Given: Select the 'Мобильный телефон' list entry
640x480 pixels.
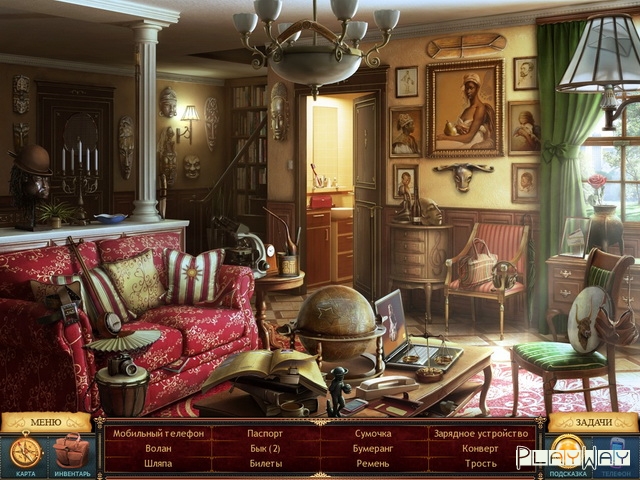Looking at the screenshot, I should (158, 433).
